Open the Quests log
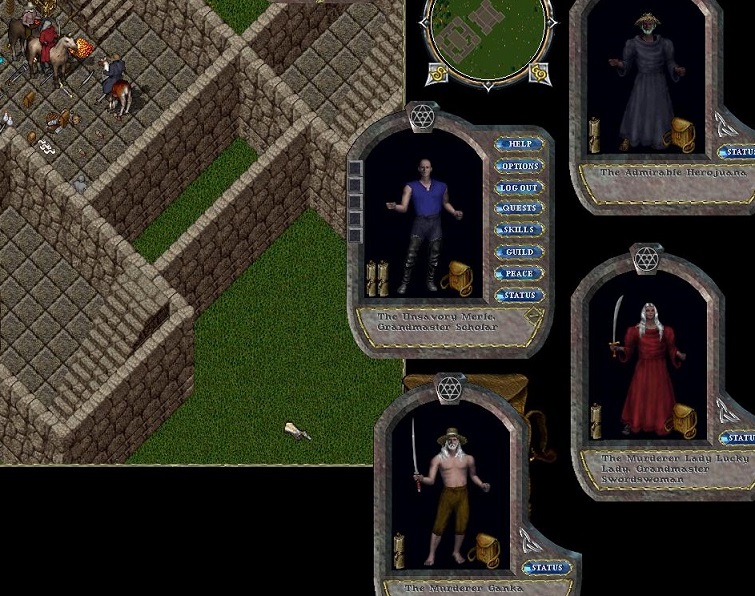The image size is (755, 596). 519,209
